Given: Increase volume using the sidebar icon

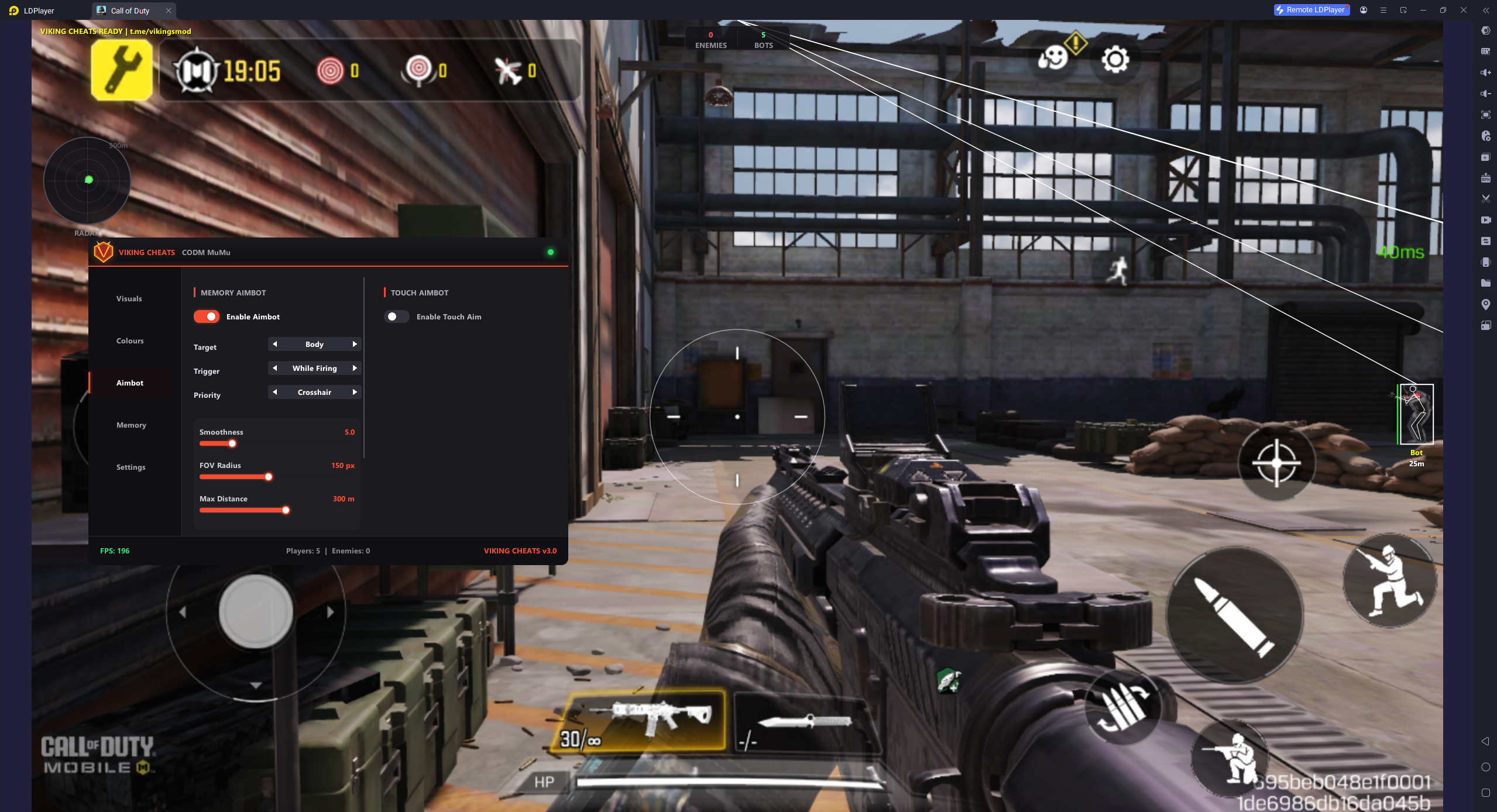Looking at the screenshot, I should click(1485, 73).
